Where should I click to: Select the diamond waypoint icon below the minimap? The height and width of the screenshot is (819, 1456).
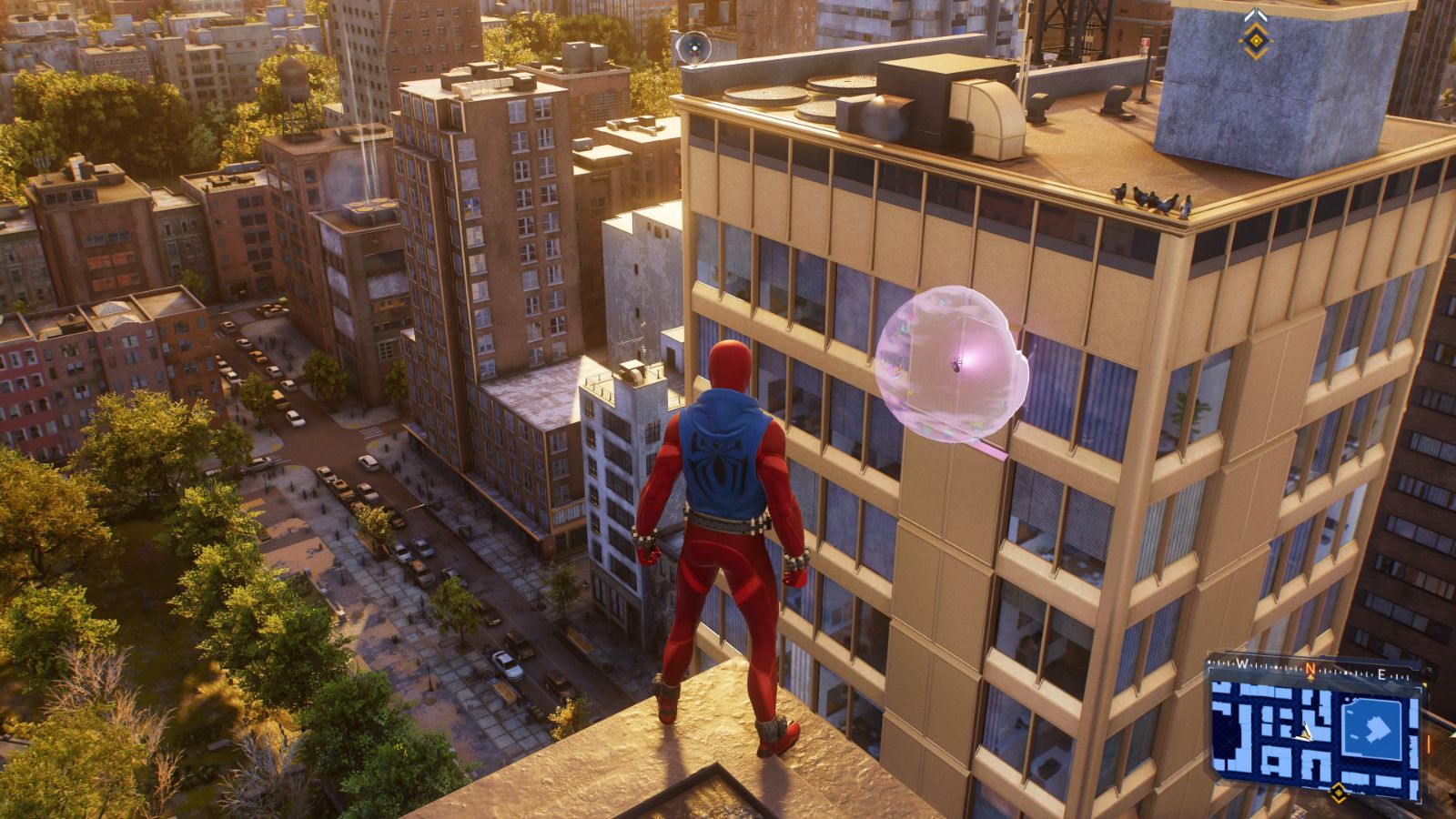pyautogui.click(x=1339, y=793)
